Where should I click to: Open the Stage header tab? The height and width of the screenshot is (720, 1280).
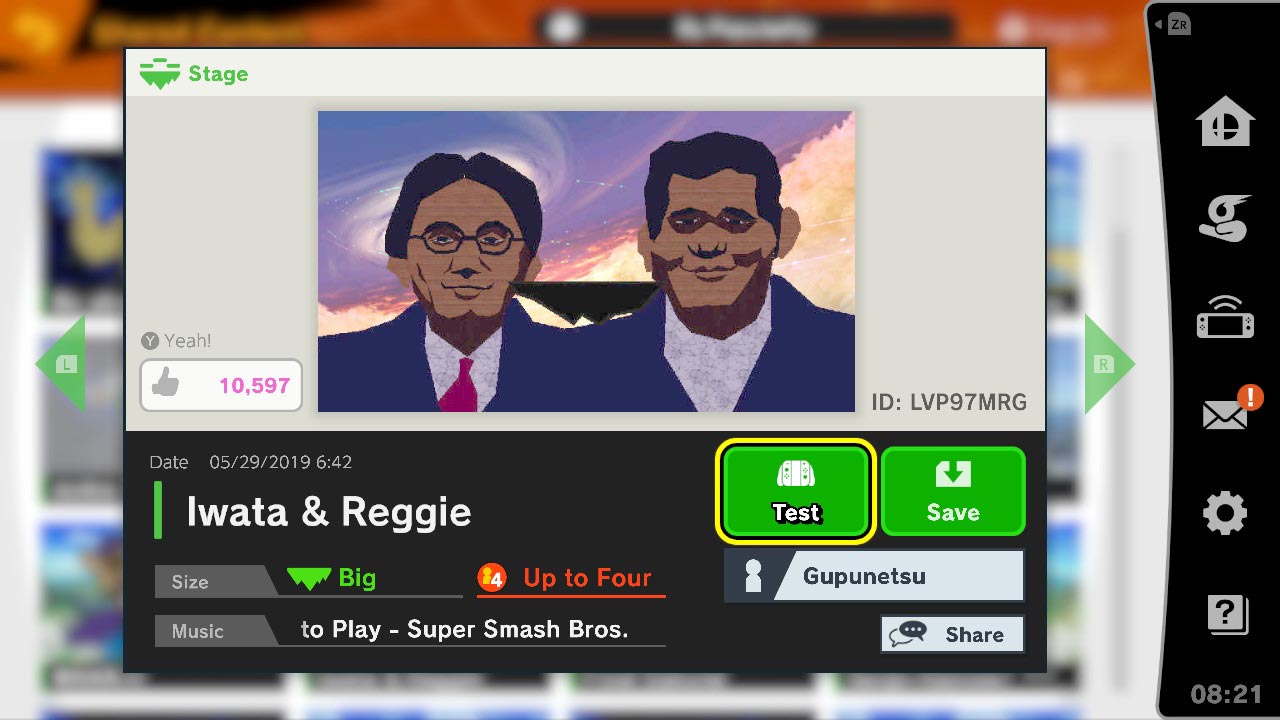click(193, 73)
